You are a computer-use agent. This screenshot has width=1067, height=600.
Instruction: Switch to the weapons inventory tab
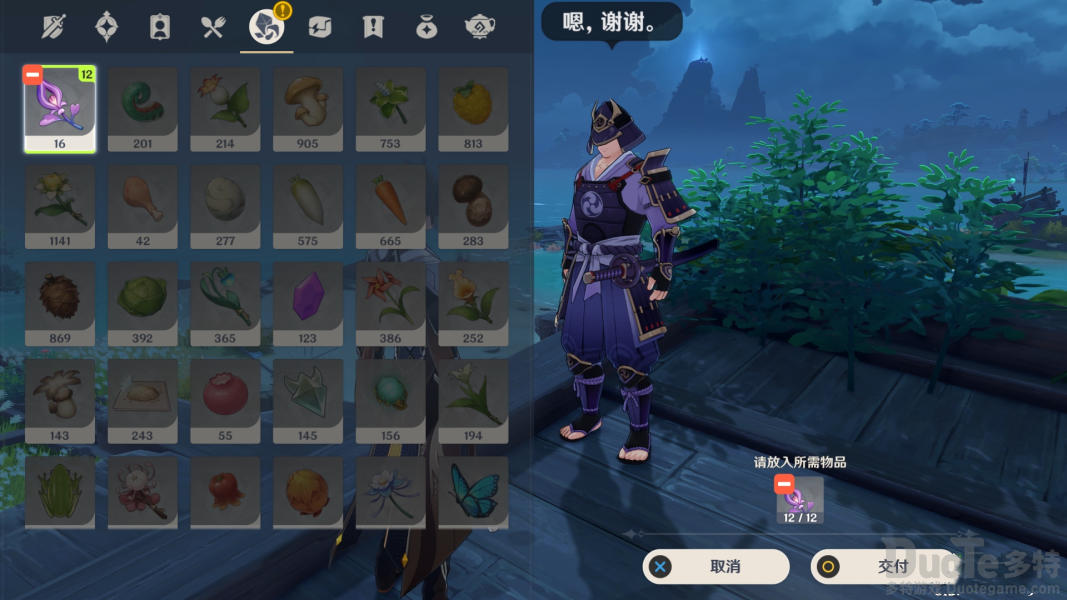53,27
